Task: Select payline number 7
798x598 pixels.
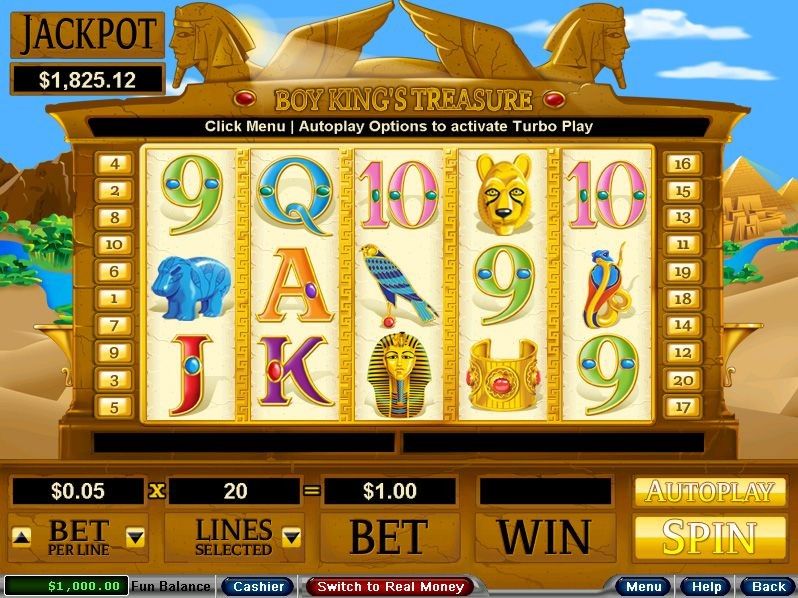Action: click(x=114, y=325)
